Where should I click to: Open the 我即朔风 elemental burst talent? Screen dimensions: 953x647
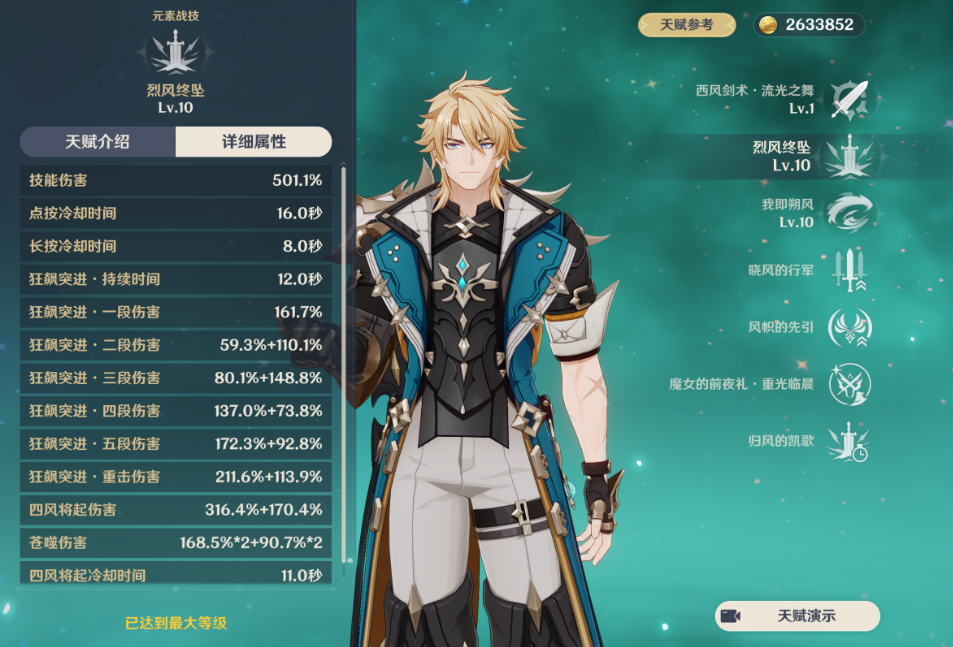coord(851,213)
